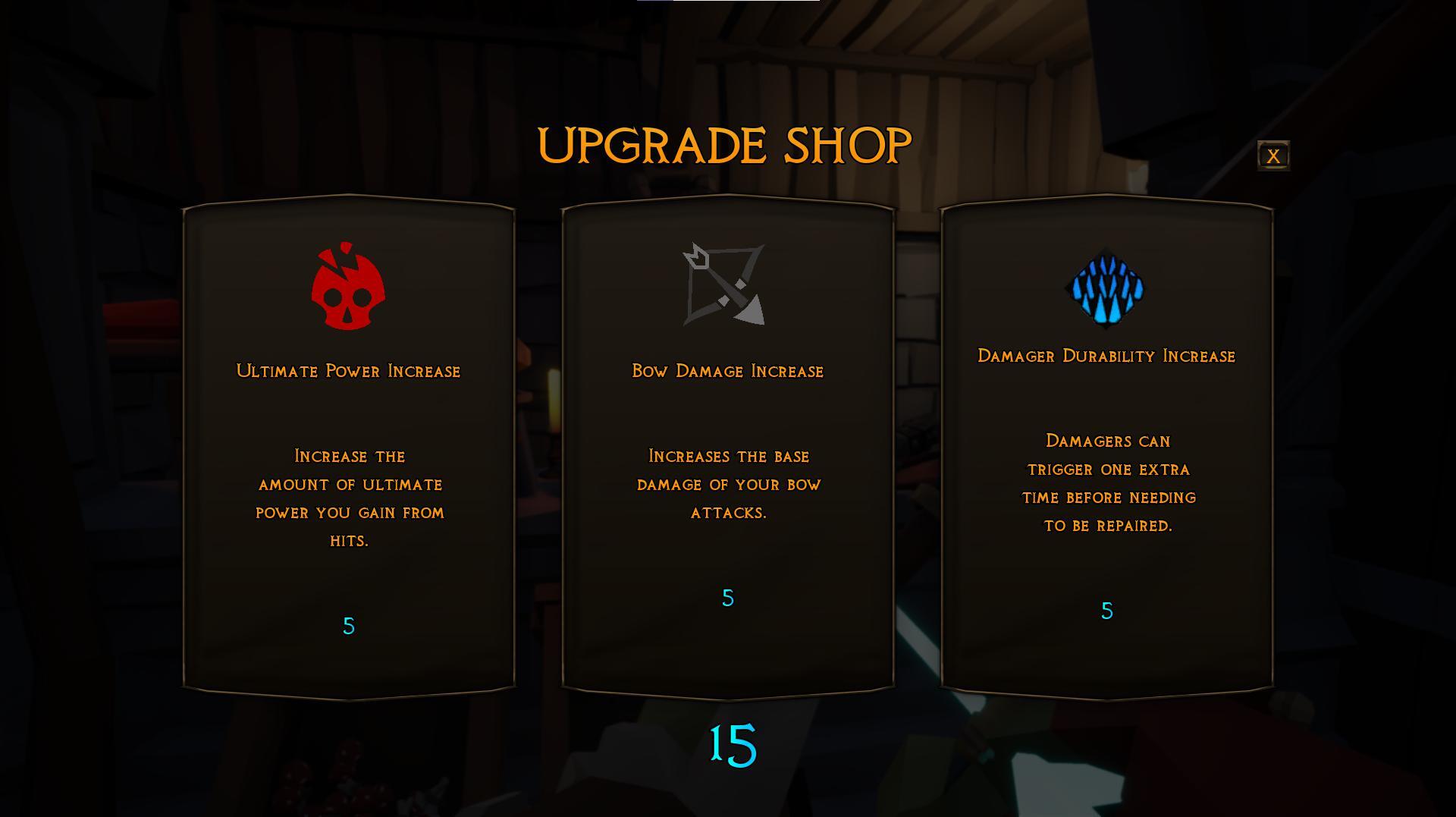Close the Upgrade Shop window
Image resolution: width=1456 pixels, height=817 pixels.
[1273, 156]
